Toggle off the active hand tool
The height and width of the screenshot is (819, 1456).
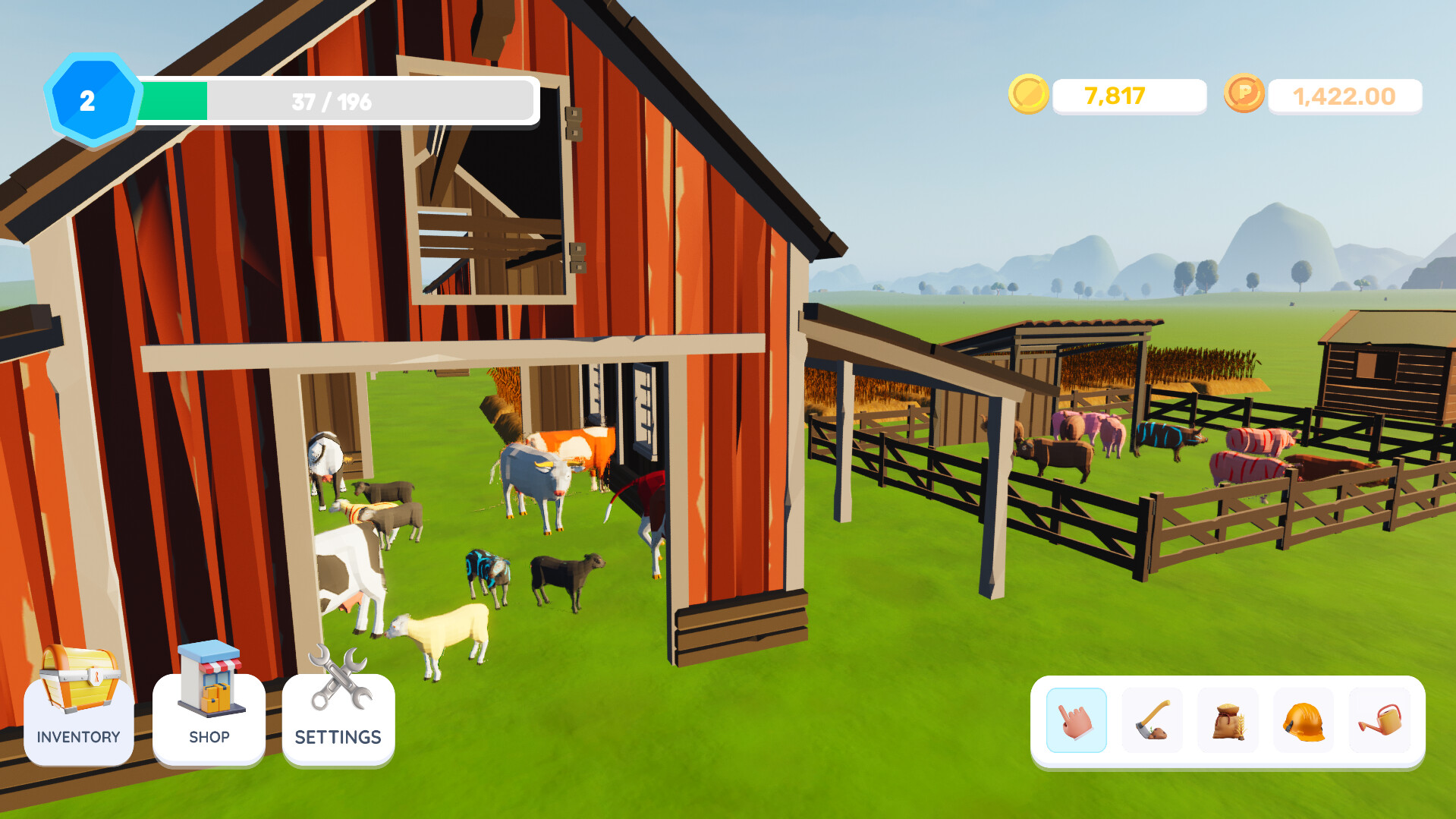tap(1075, 720)
